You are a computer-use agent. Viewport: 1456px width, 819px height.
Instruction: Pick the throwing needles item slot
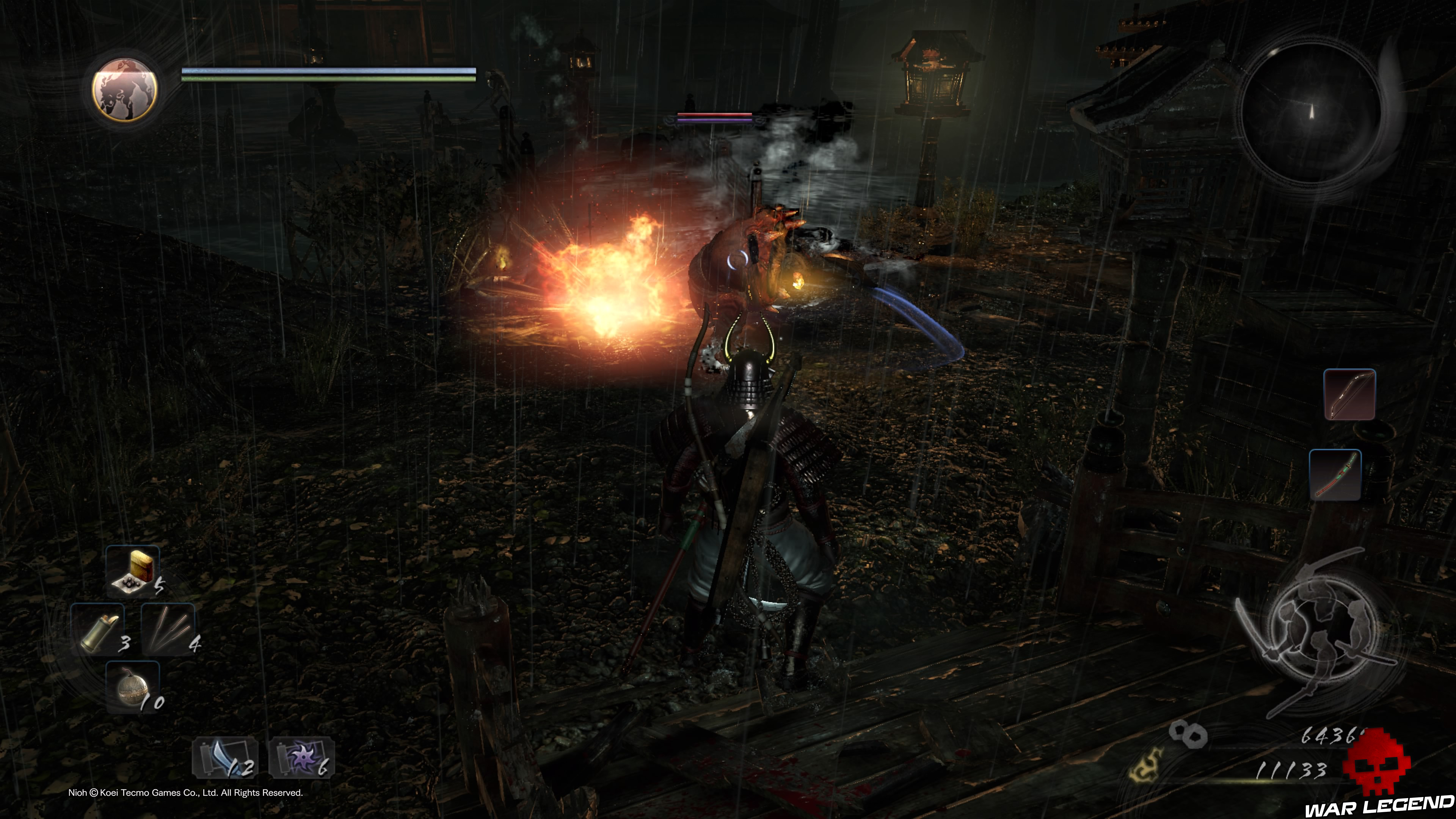[168, 629]
